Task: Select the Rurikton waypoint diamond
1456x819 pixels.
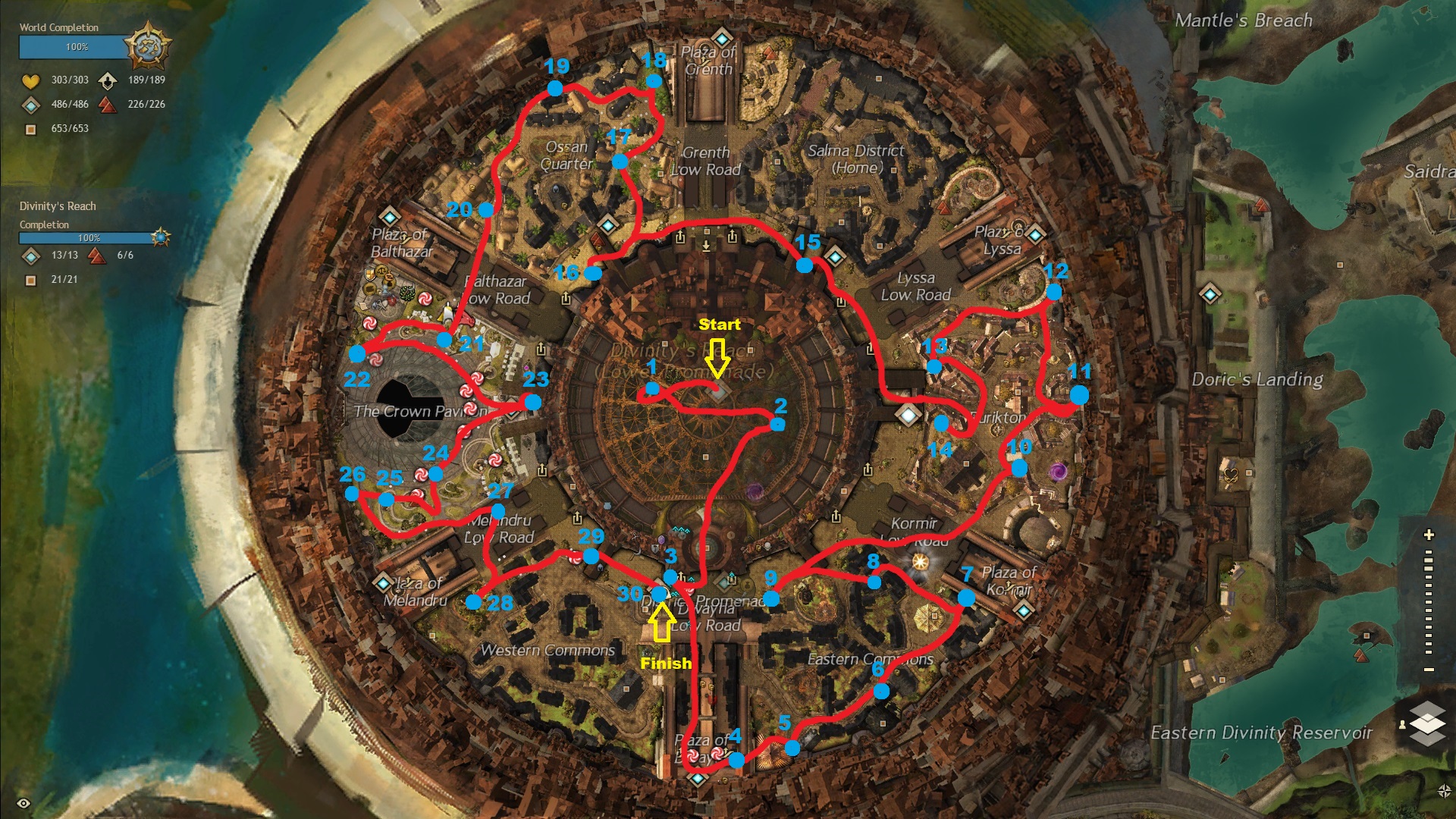Action: [908, 414]
